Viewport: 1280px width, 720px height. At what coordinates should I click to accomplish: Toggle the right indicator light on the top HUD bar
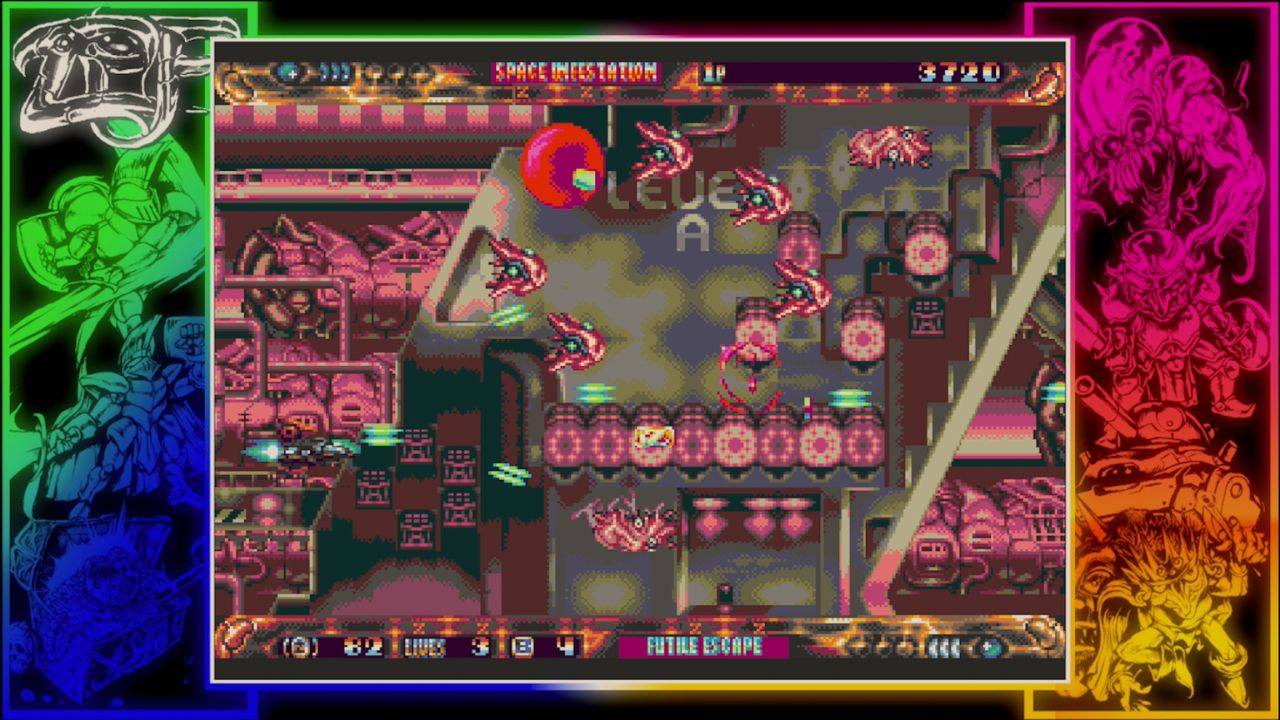(x=420, y=73)
